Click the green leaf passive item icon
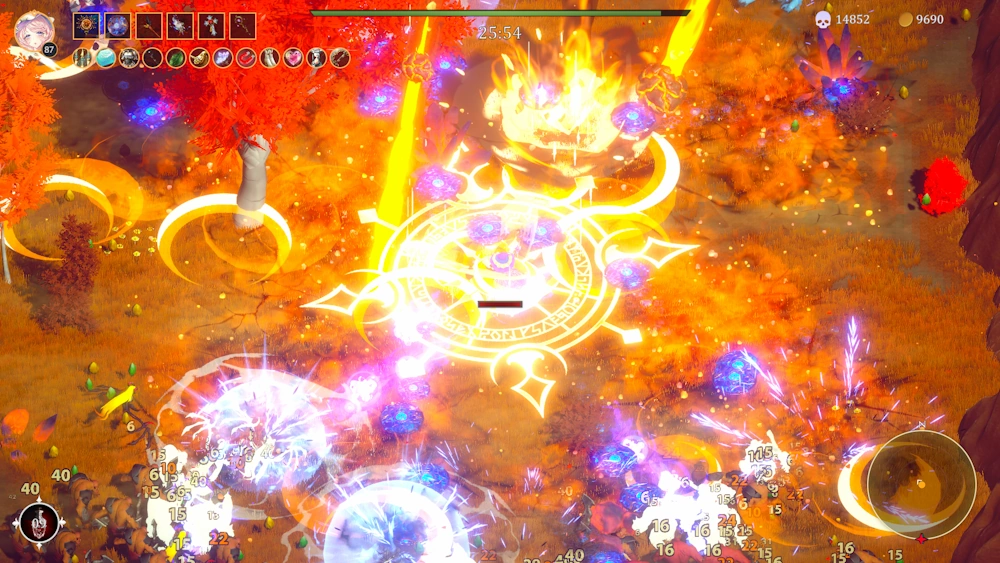Screen dimensions: 1000x563 176,58
